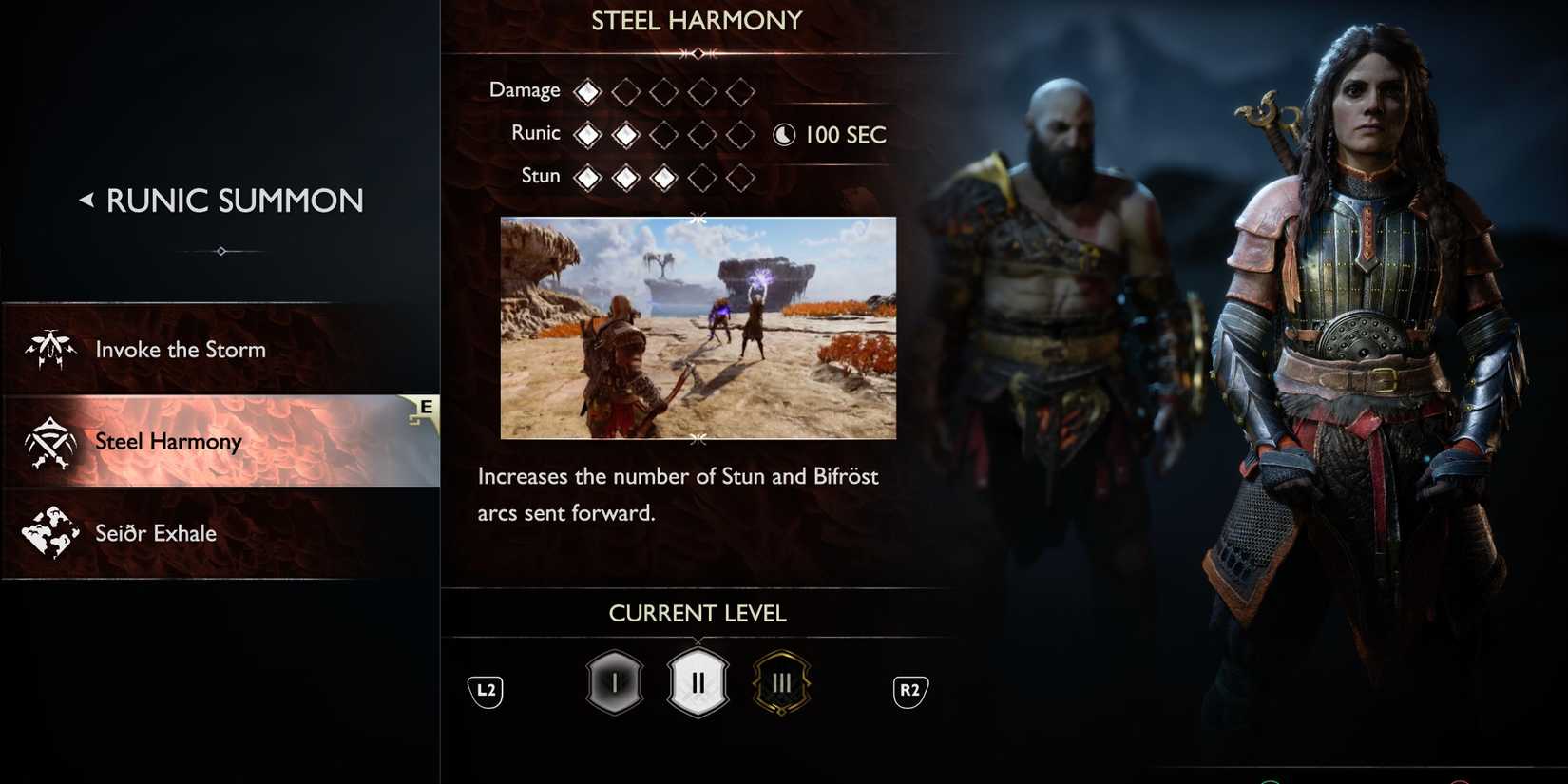The width and height of the screenshot is (1568, 784).
Task: Click the gameplay preview thumbnail
Action: tap(698, 329)
